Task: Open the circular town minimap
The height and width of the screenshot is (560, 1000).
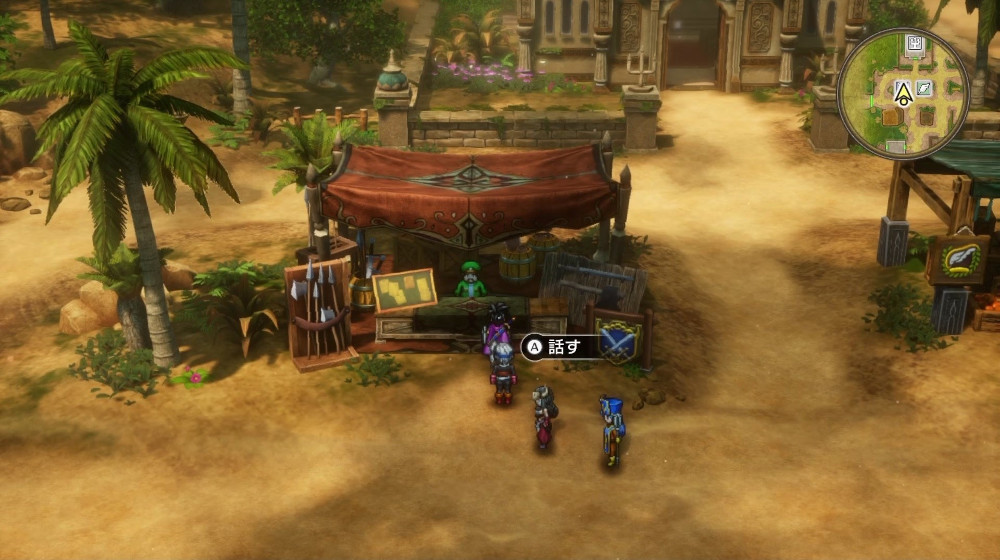Action: pyautogui.click(x=903, y=93)
